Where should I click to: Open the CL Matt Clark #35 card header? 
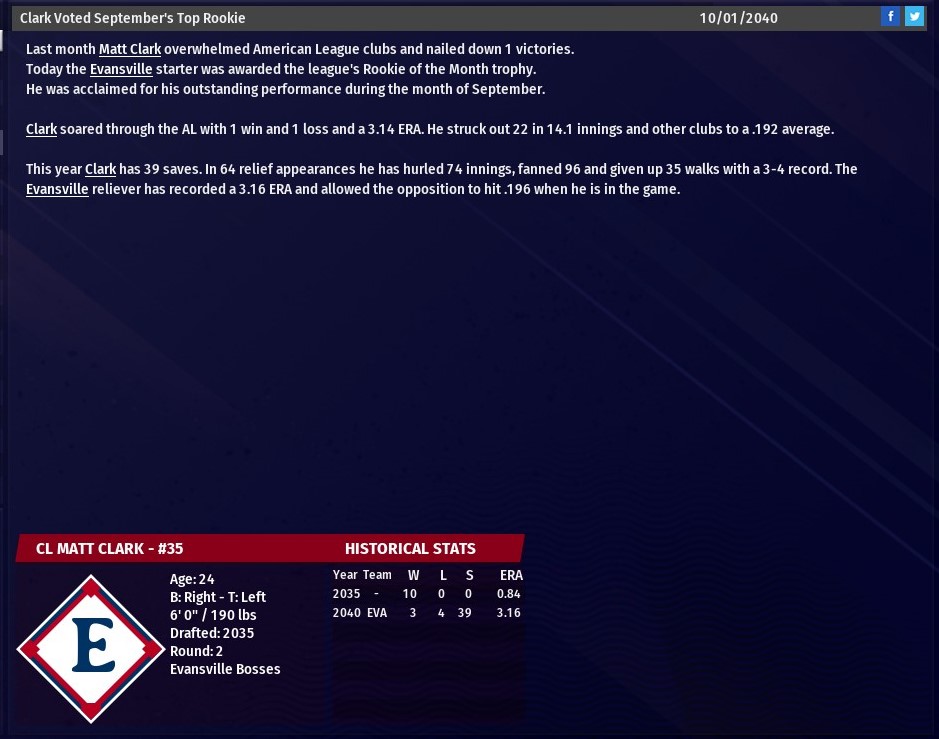110,548
